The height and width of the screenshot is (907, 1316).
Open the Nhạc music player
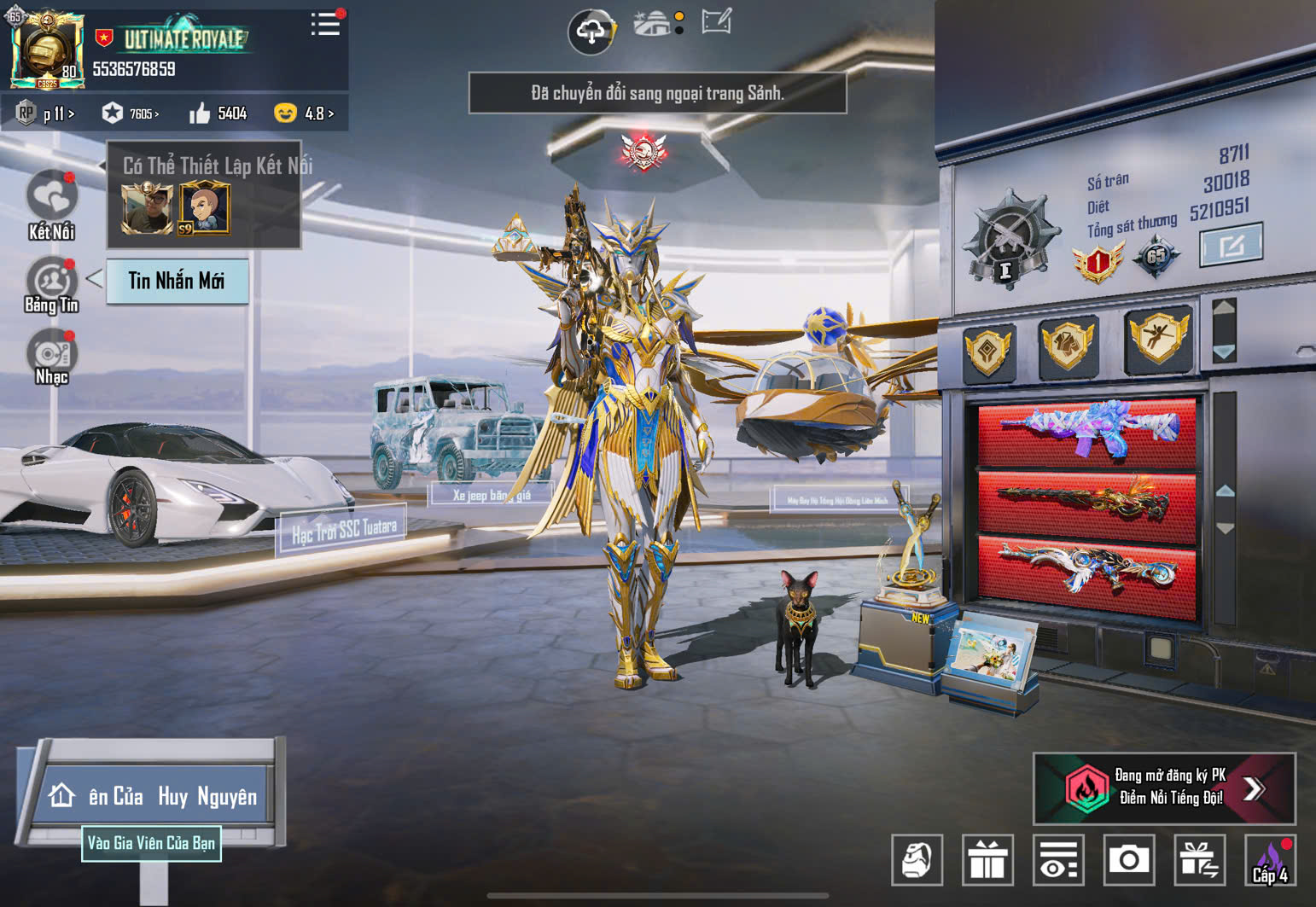(52, 358)
